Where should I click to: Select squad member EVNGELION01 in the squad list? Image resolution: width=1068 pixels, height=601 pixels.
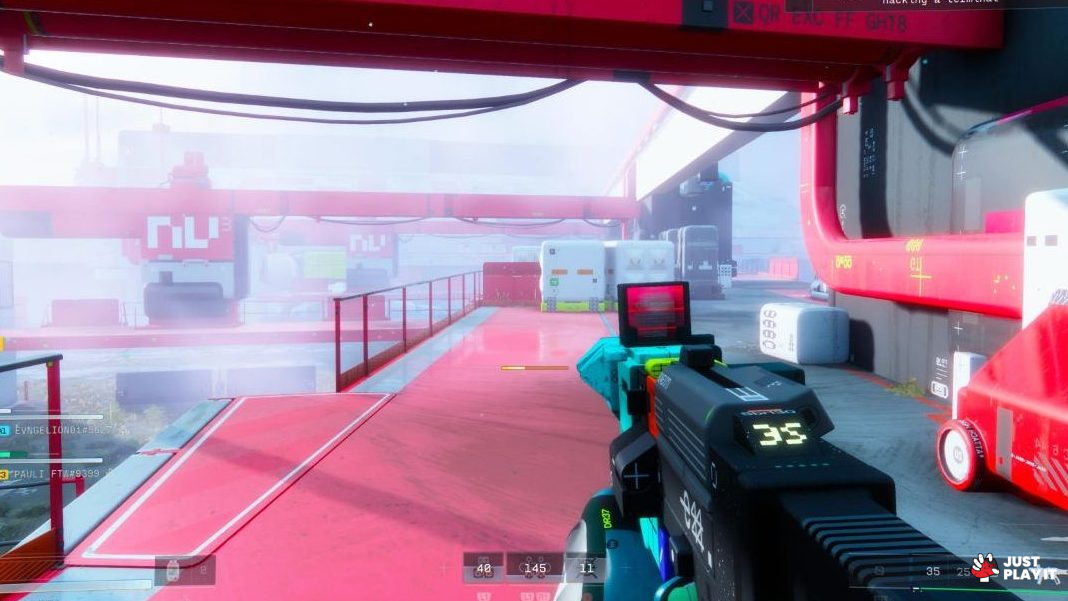(x=55, y=430)
